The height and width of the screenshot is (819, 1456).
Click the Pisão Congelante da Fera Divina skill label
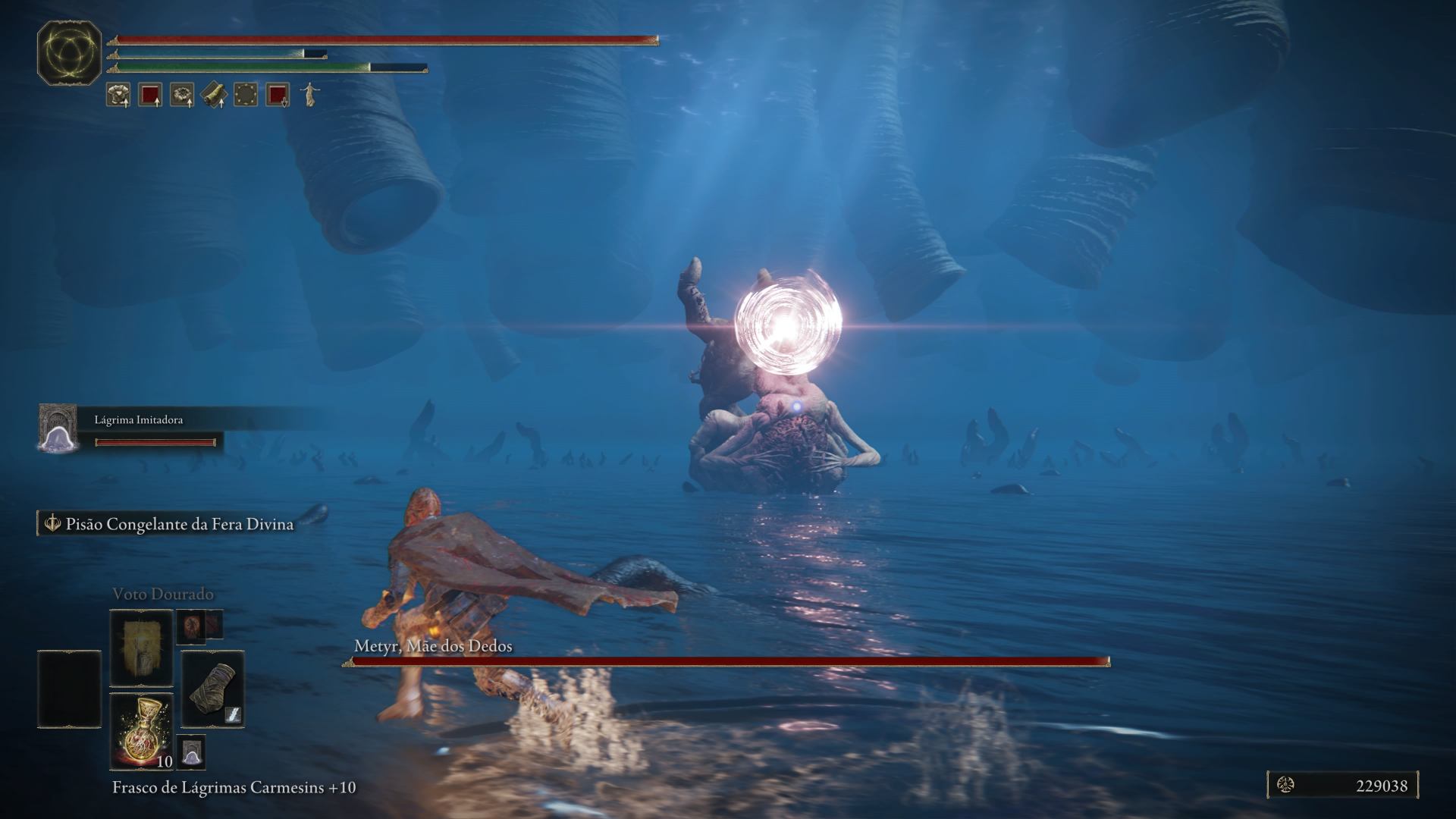pyautogui.click(x=179, y=524)
